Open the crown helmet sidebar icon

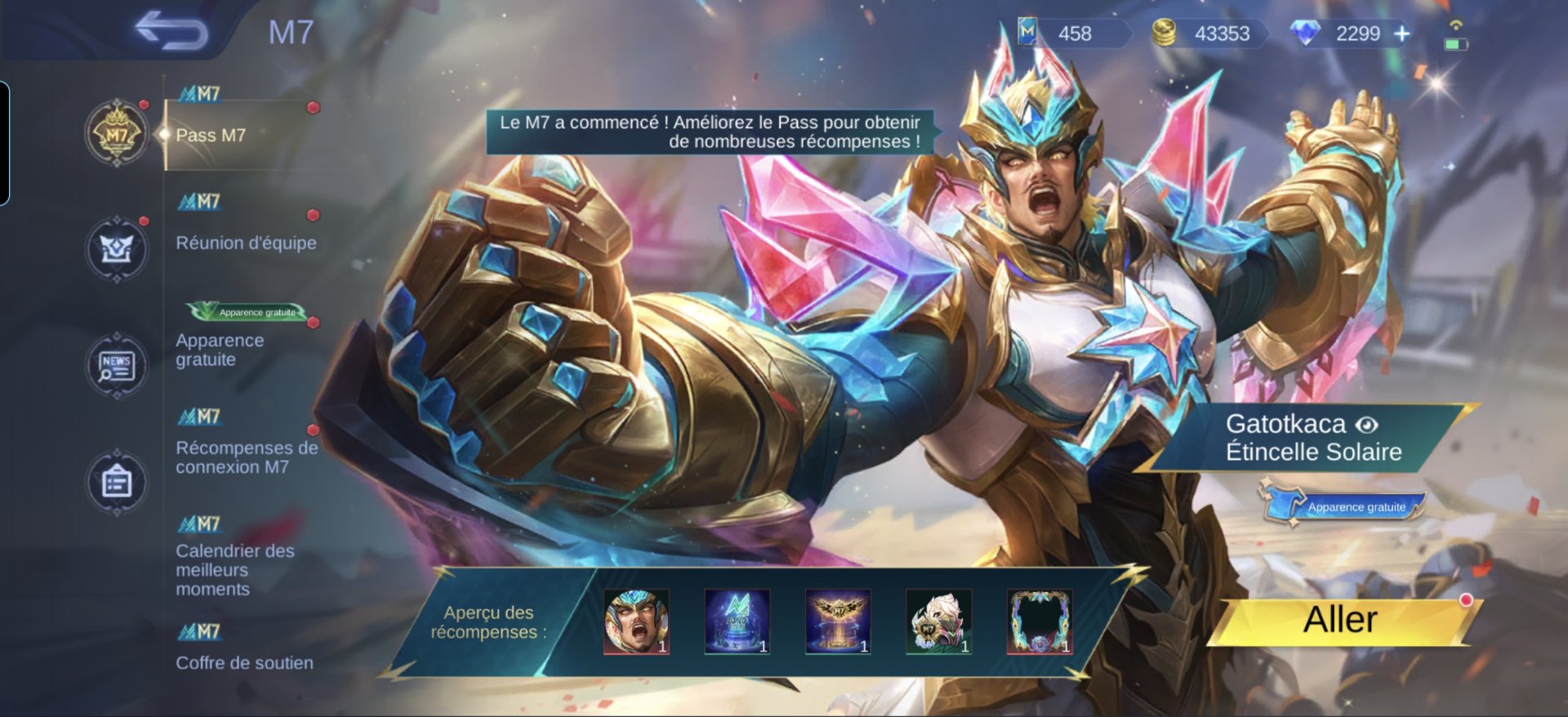tap(117, 249)
